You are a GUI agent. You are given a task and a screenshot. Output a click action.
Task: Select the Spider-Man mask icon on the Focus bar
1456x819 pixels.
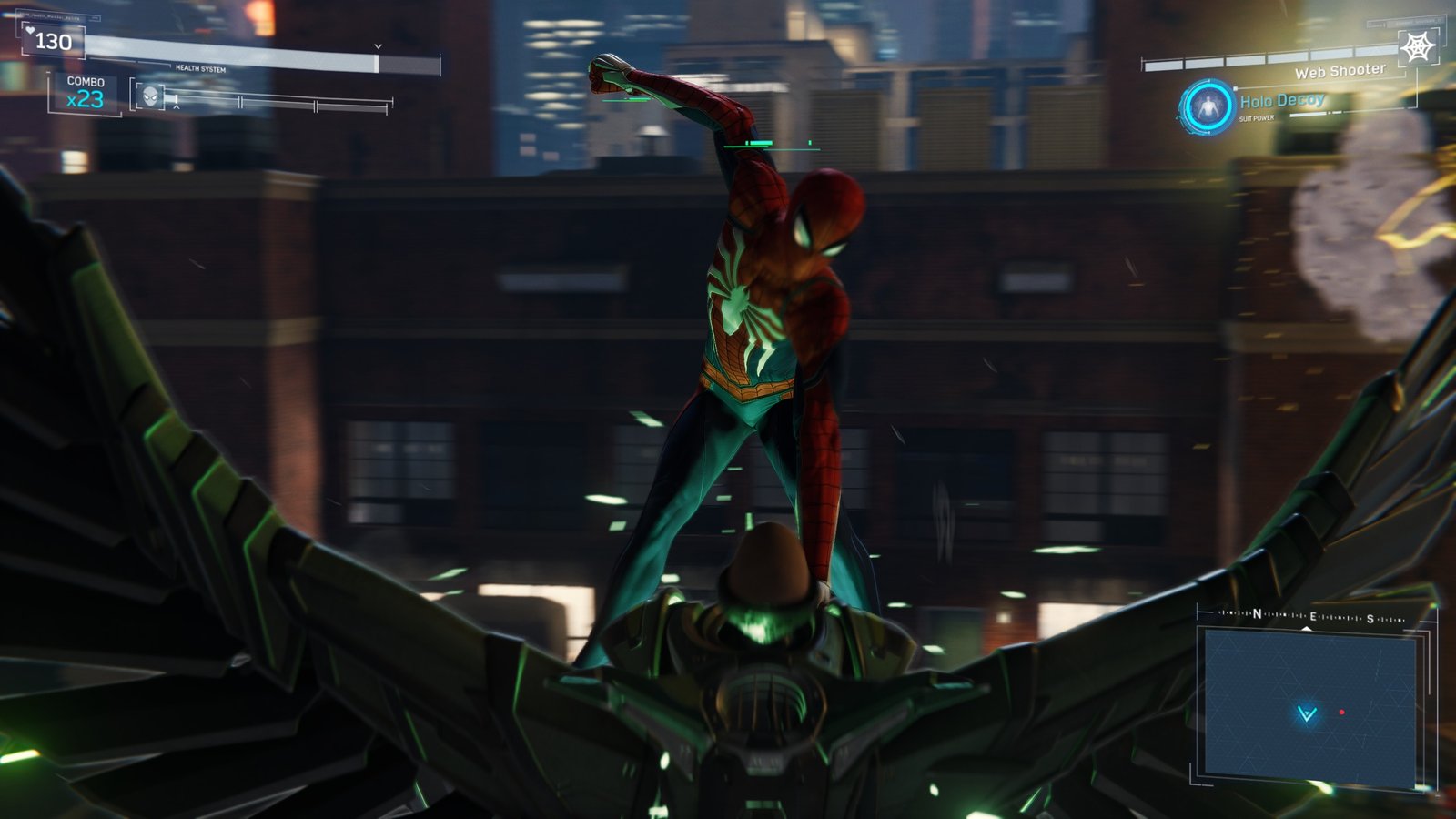click(149, 96)
